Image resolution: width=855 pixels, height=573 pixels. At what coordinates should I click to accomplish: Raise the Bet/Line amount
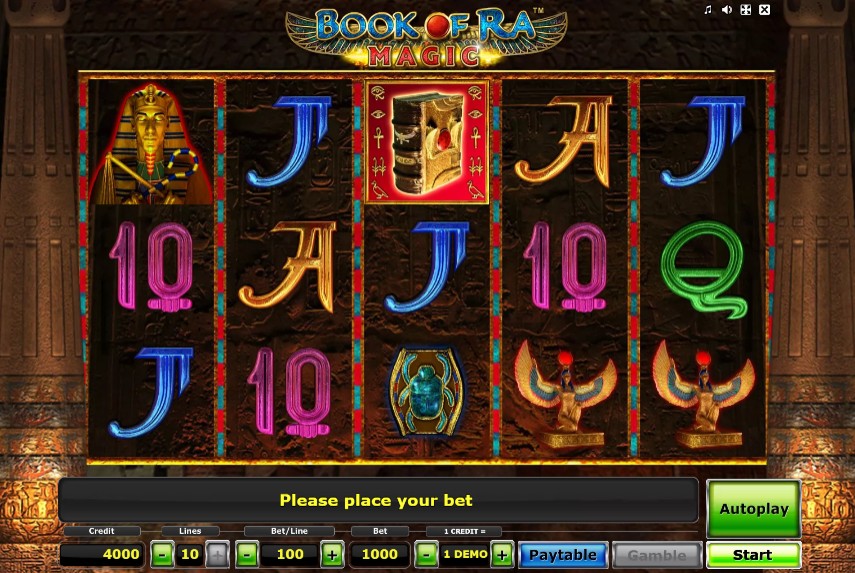[x=333, y=554]
